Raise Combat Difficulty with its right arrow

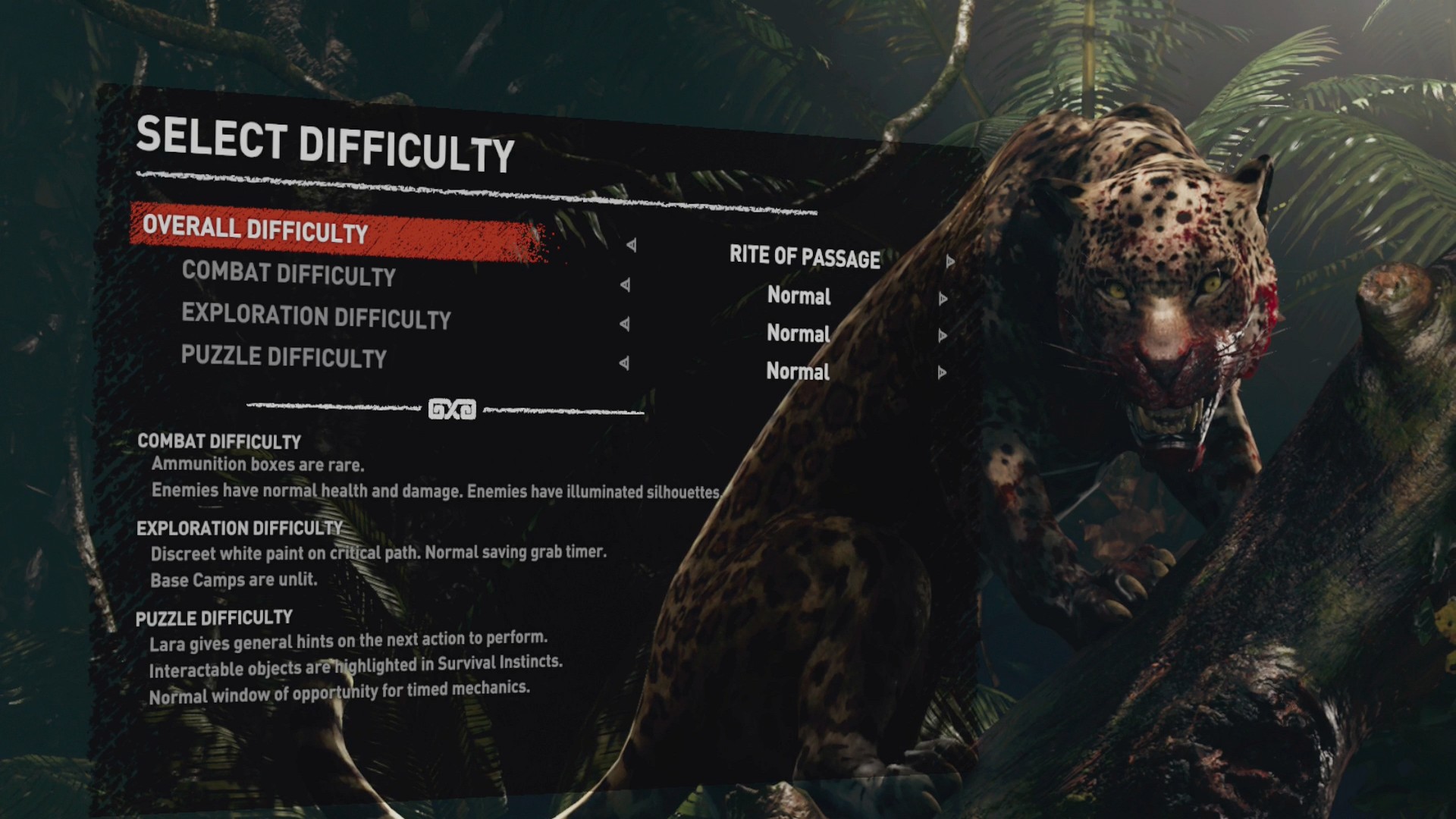click(x=943, y=299)
